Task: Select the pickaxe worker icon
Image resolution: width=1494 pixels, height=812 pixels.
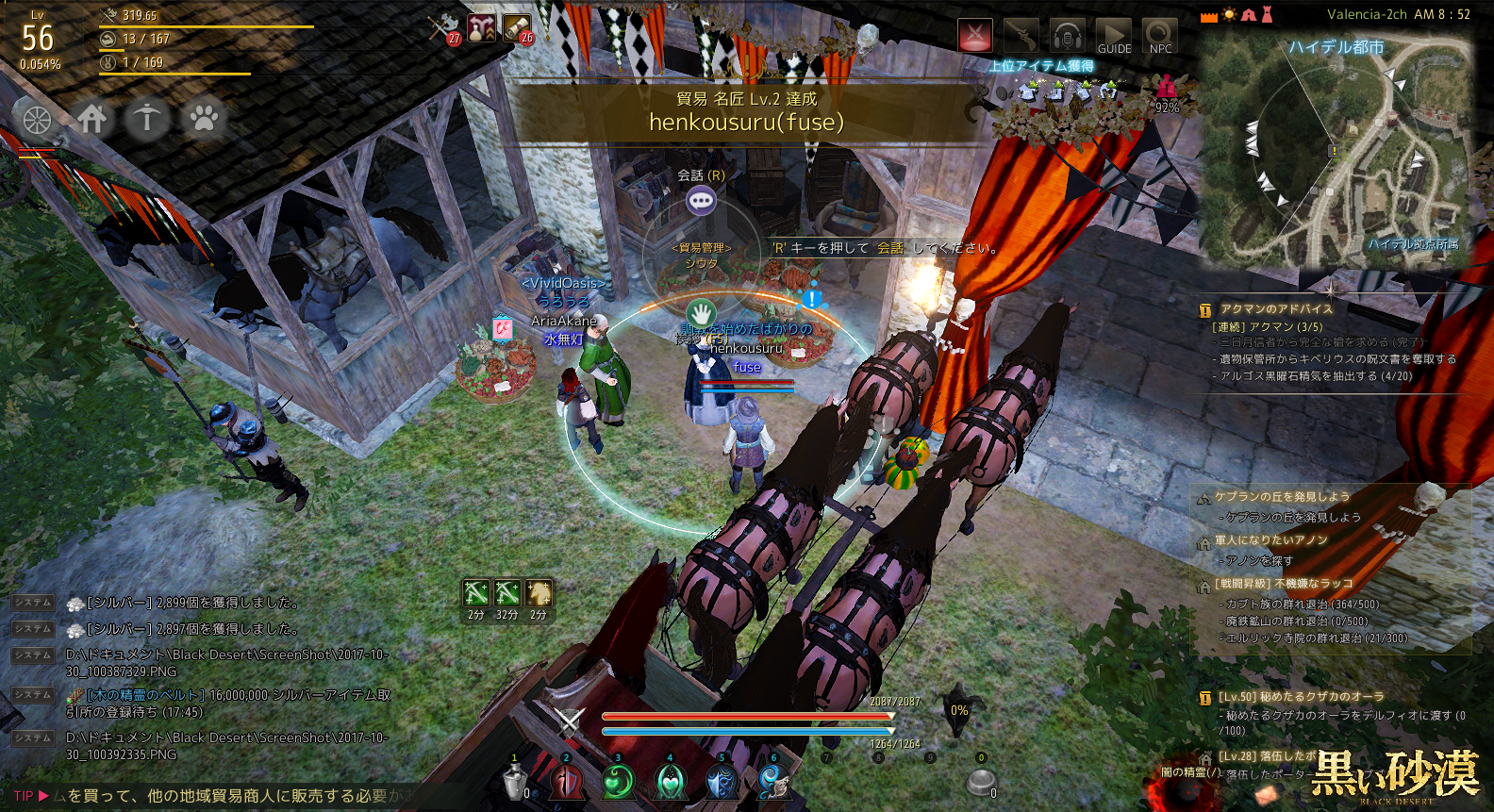Action: pos(147,119)
